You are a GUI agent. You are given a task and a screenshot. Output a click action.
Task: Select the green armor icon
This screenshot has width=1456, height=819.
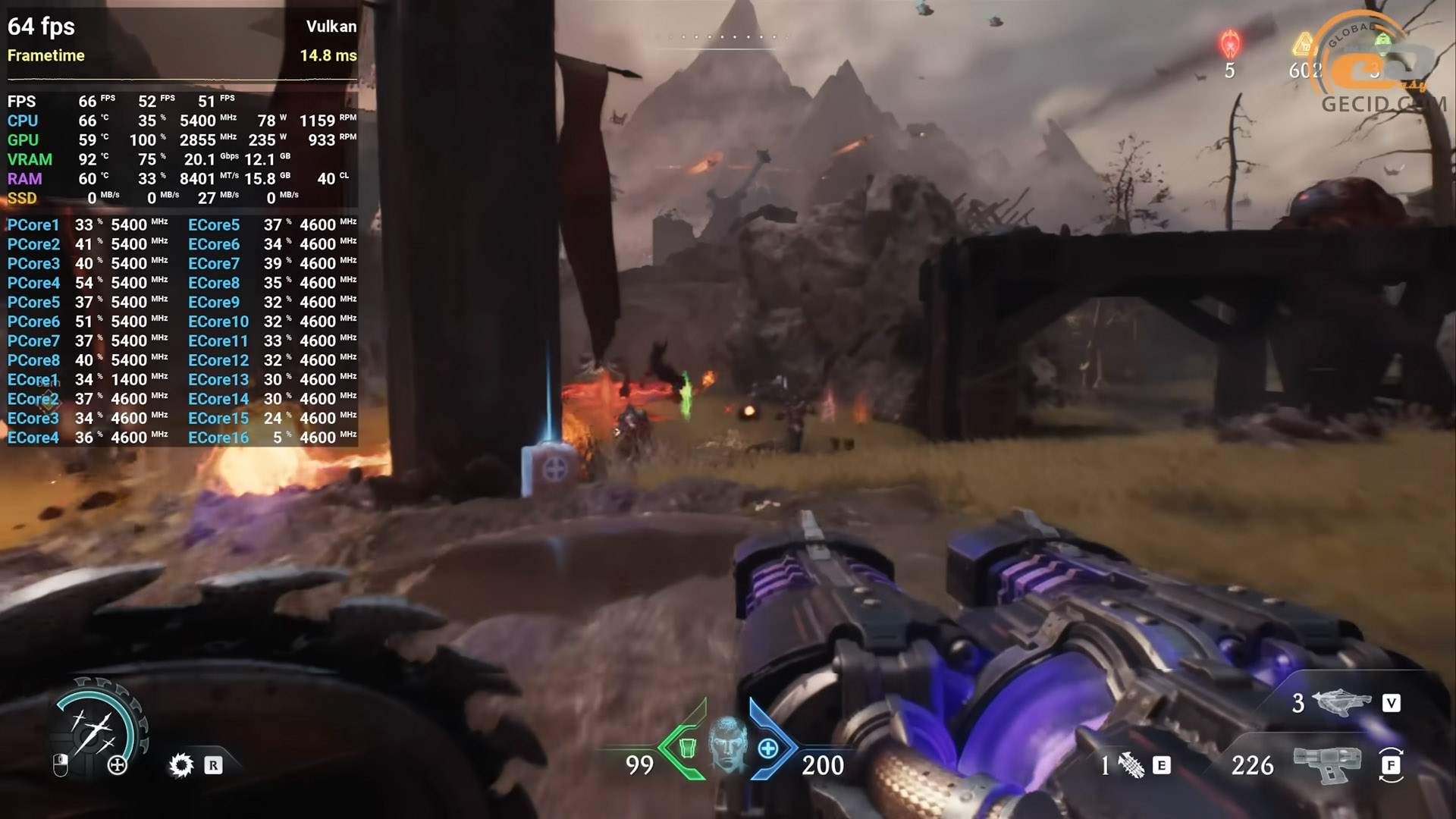pos(687,748)
